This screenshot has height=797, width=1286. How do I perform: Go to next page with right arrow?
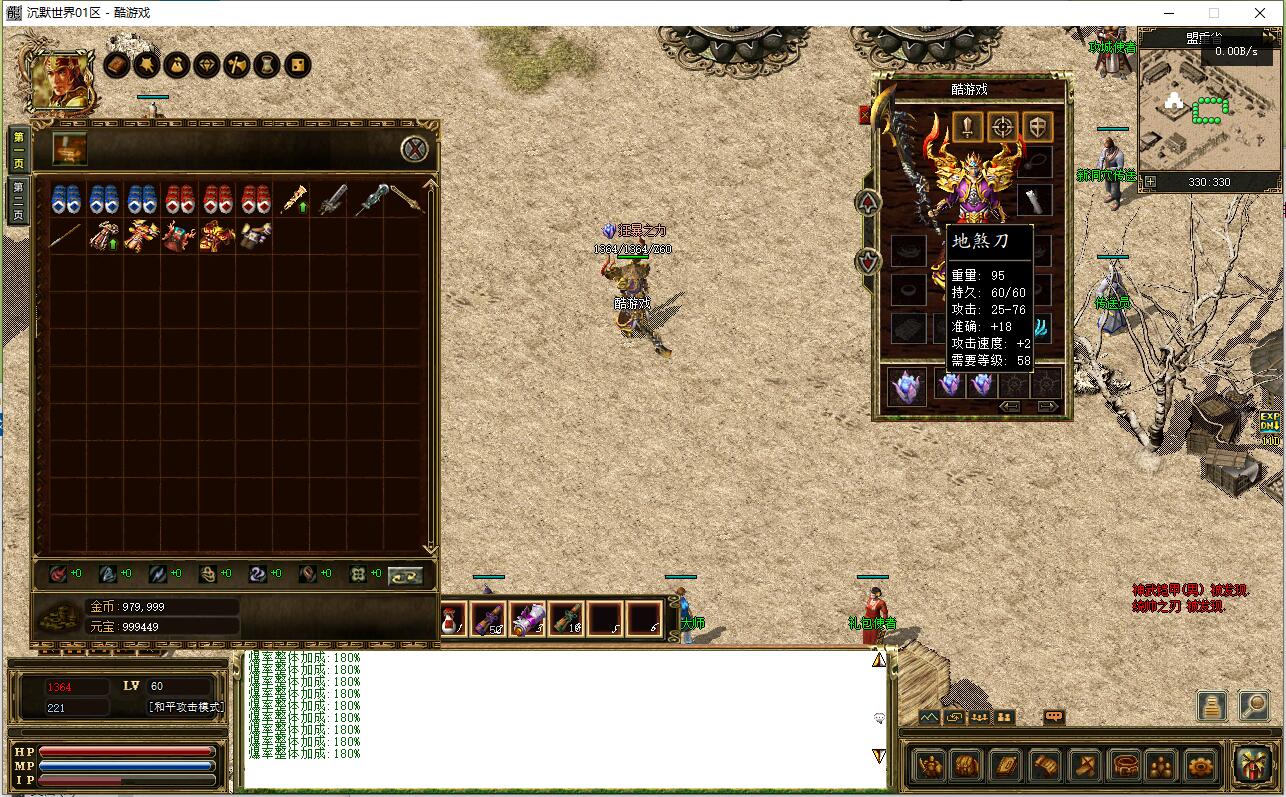(x=1047, y=406)
